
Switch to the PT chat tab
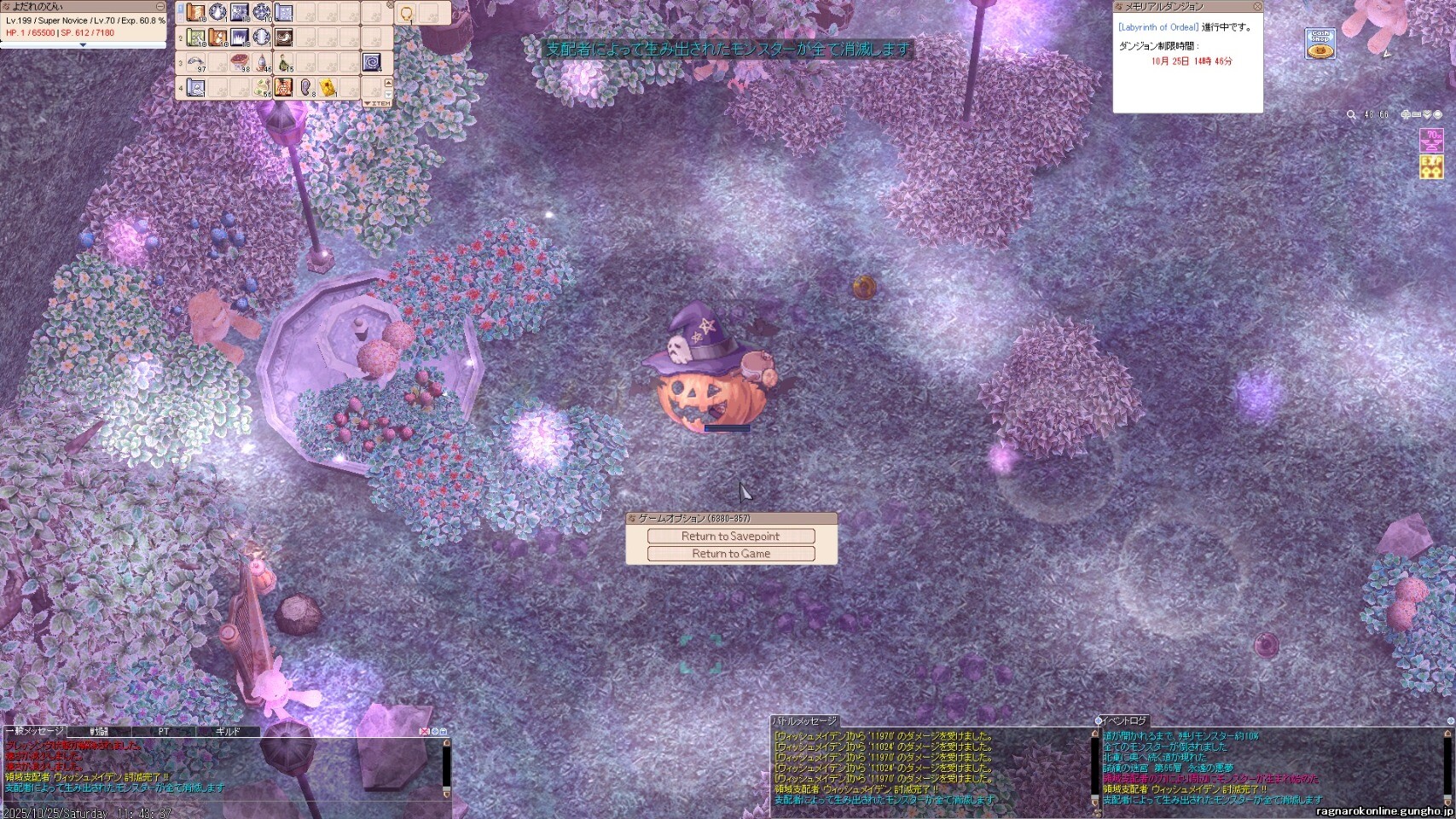click(x=164, y=732)
